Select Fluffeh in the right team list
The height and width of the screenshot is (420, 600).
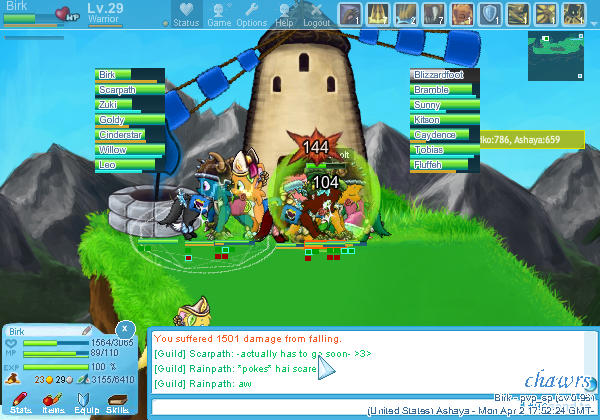tap(444, 165)
